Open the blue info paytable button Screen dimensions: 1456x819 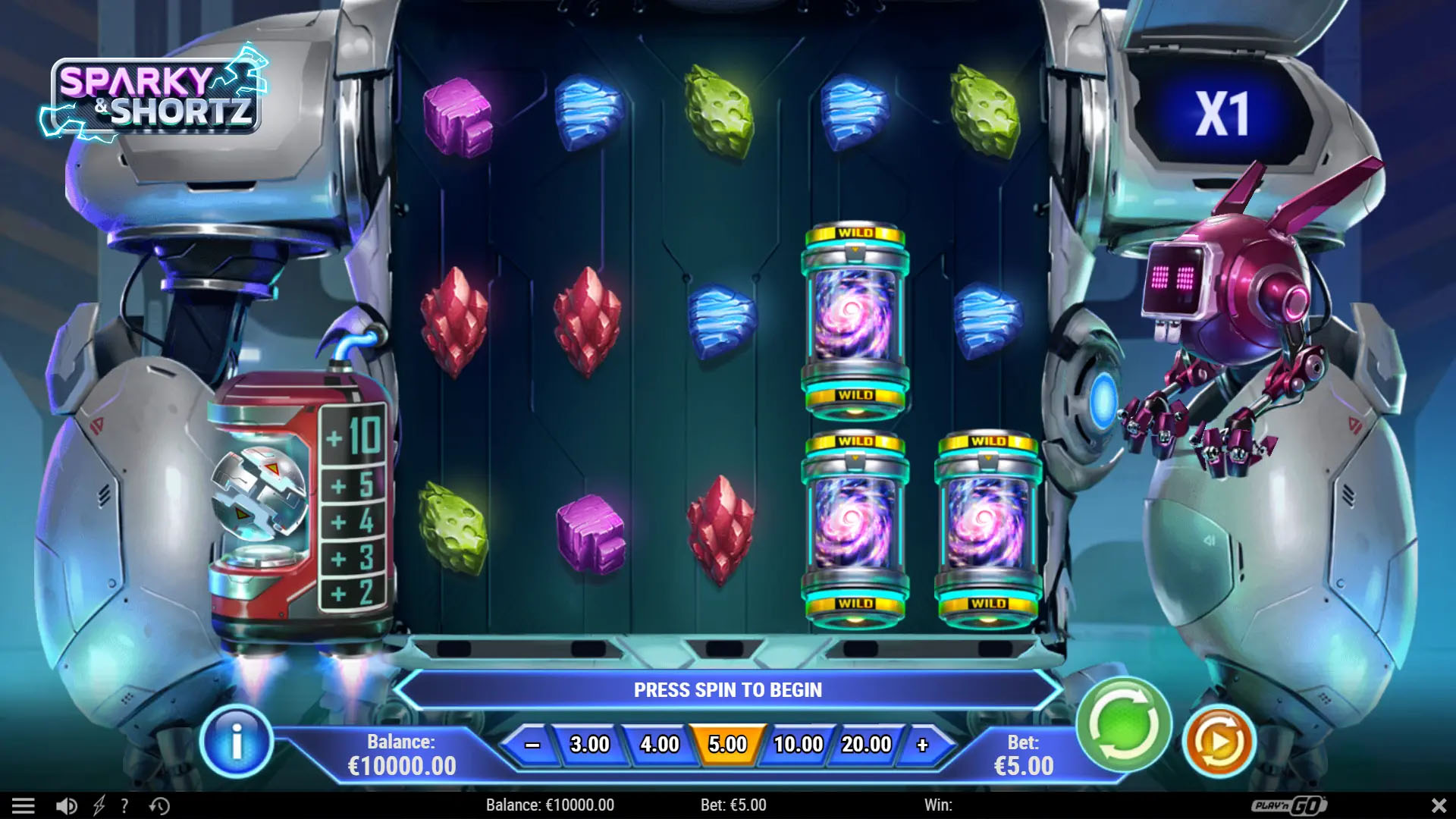click(x=237, y=742)
